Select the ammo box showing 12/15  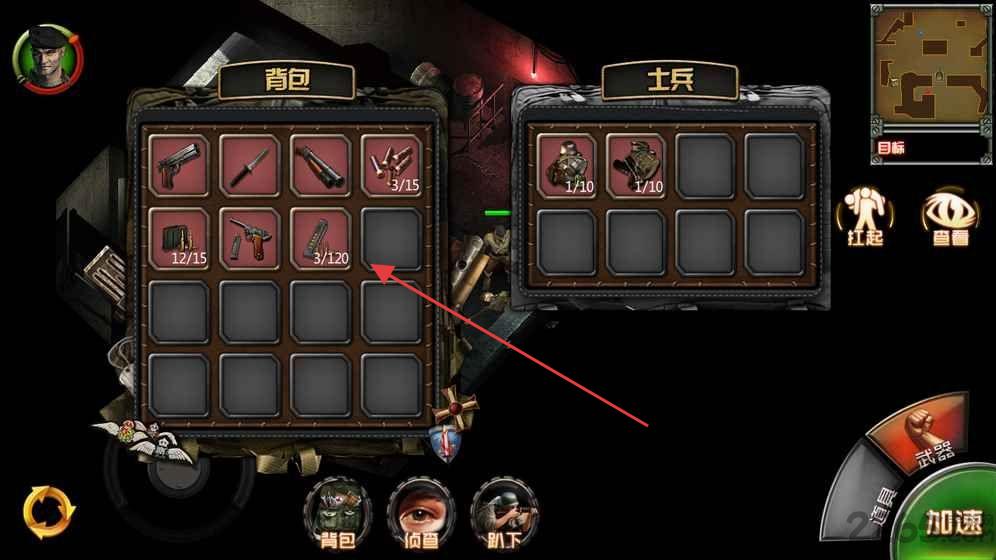tap(180, 238)
